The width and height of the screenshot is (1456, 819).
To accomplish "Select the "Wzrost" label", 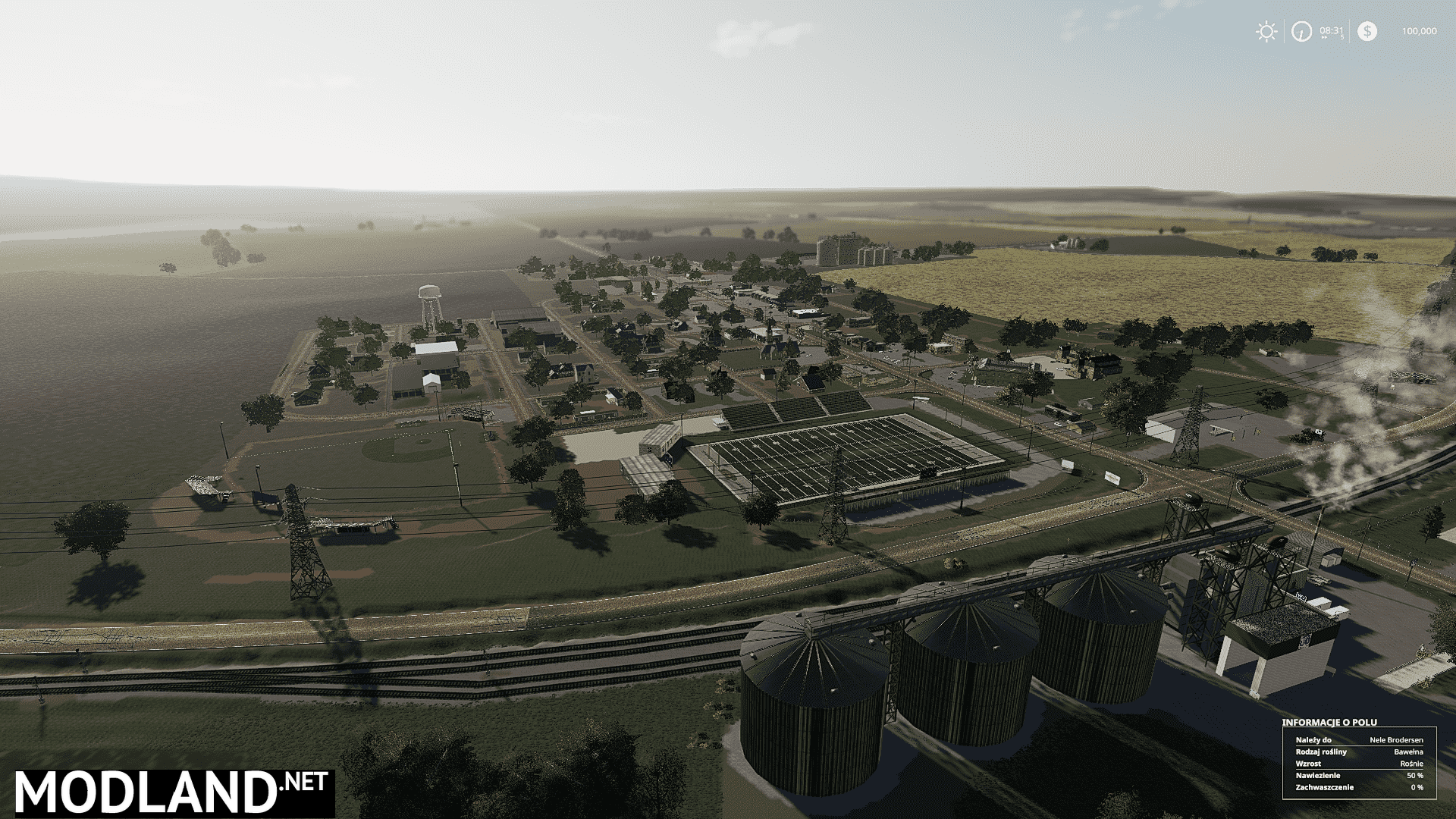I will point(1308,764).
